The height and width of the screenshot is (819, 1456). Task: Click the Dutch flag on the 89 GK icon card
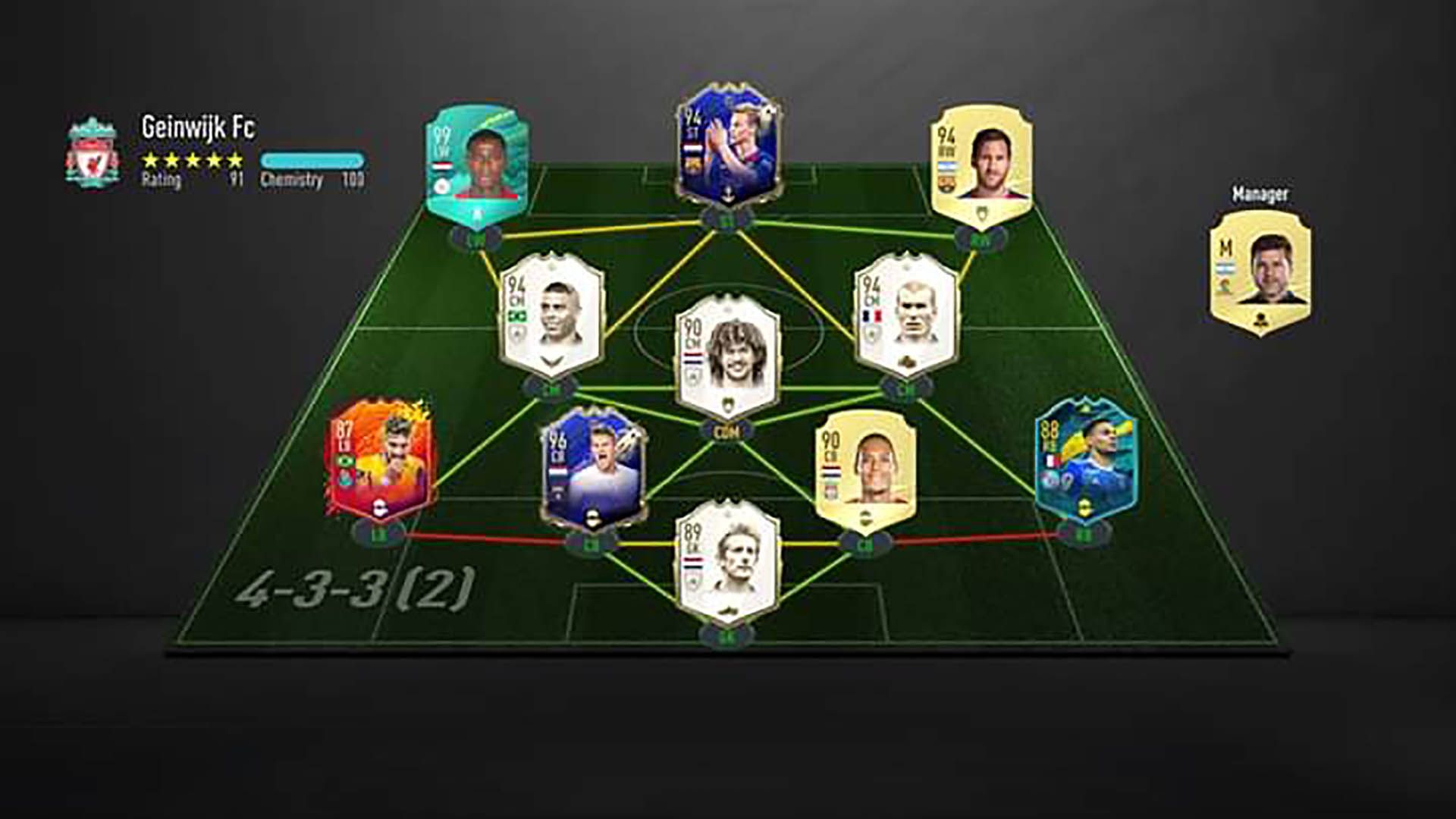tap(692, 563)
